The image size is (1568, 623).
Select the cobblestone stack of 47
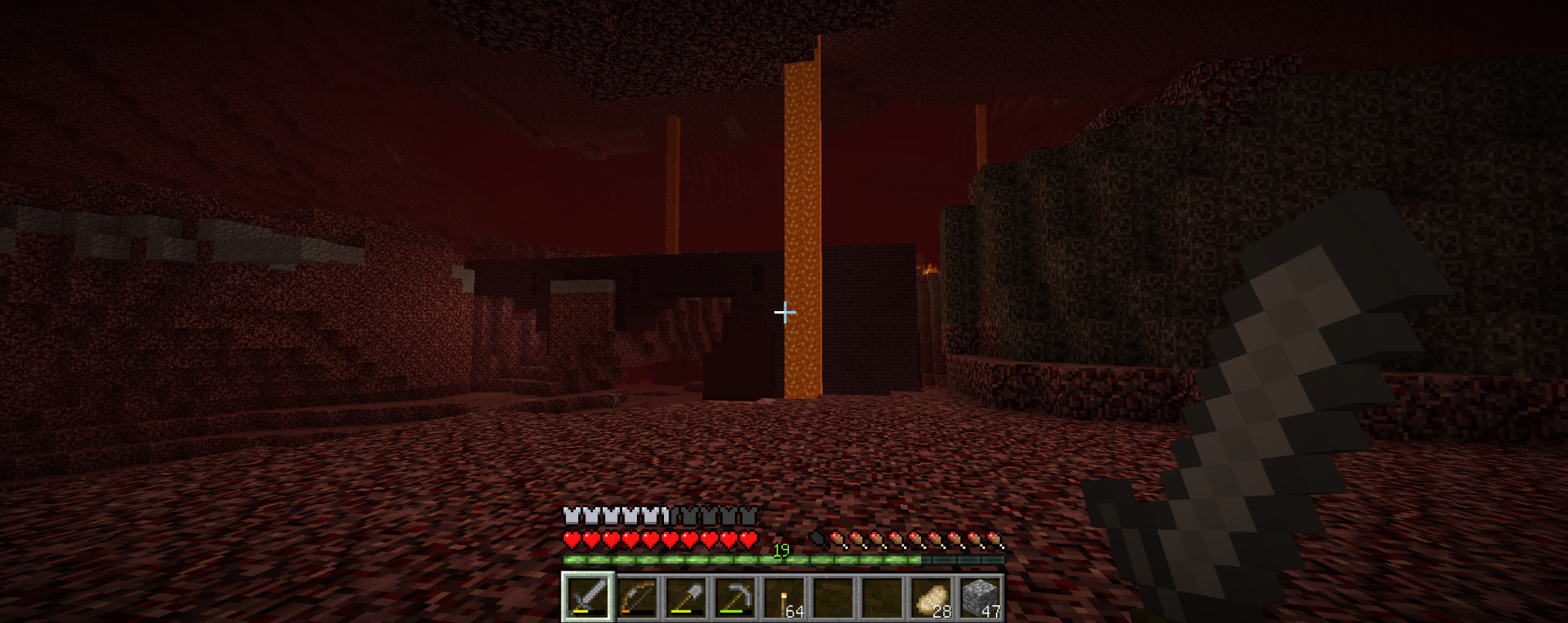point(980,598)
